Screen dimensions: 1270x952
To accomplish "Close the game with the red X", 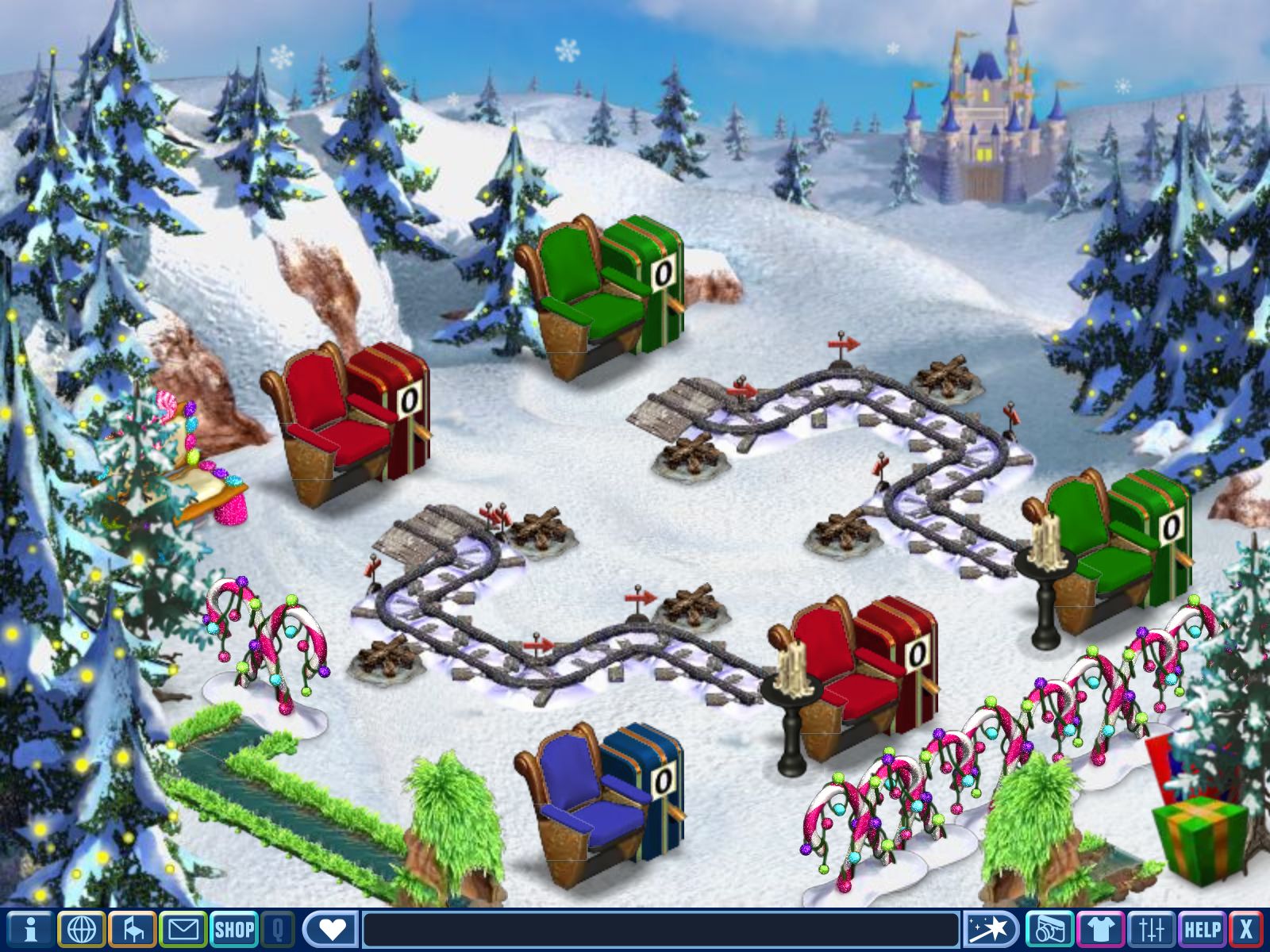I will point(1246,929).
